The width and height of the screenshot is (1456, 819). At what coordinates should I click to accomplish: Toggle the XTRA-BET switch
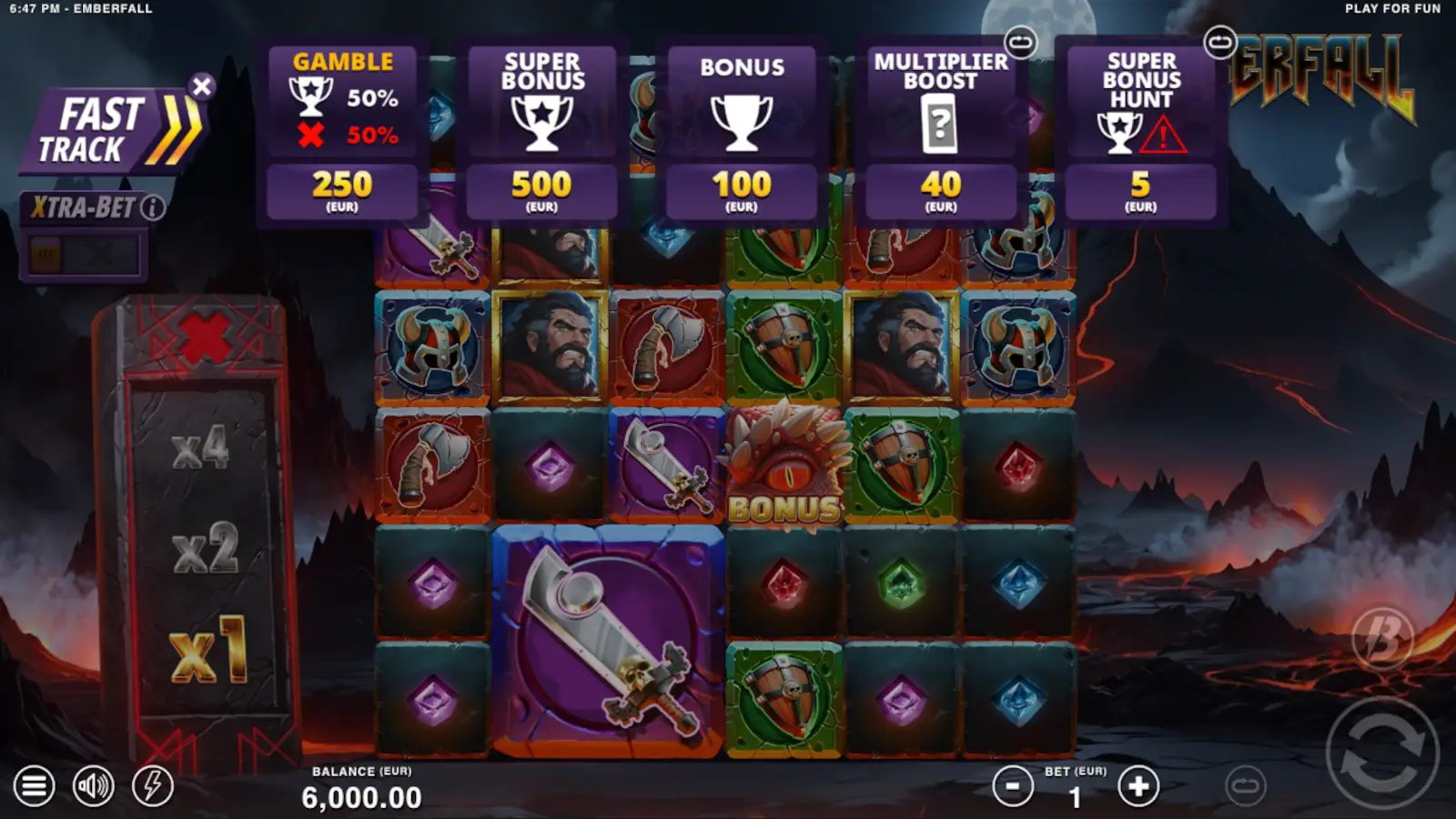pos(82,253)
